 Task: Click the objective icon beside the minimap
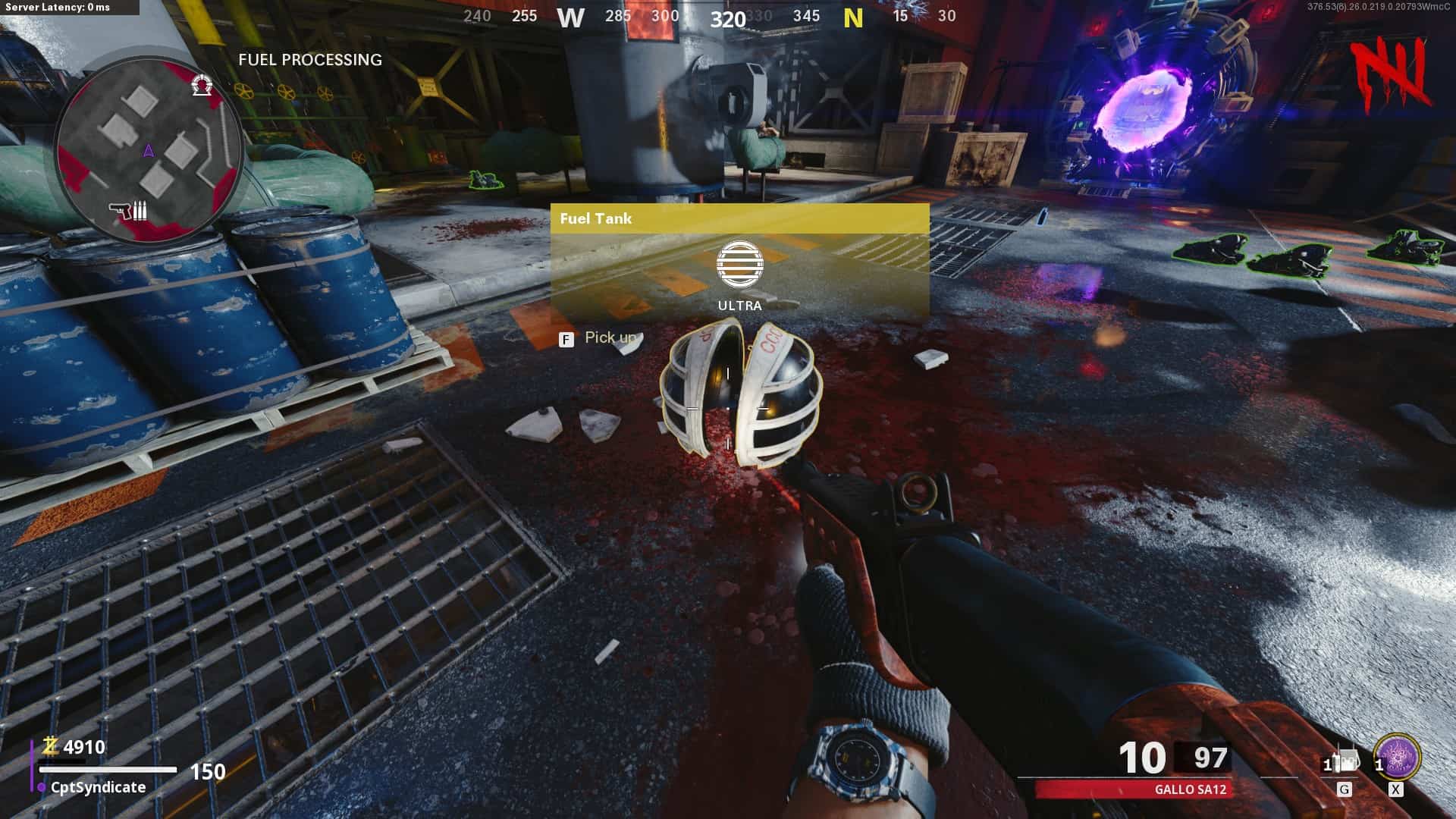point(201,85)
